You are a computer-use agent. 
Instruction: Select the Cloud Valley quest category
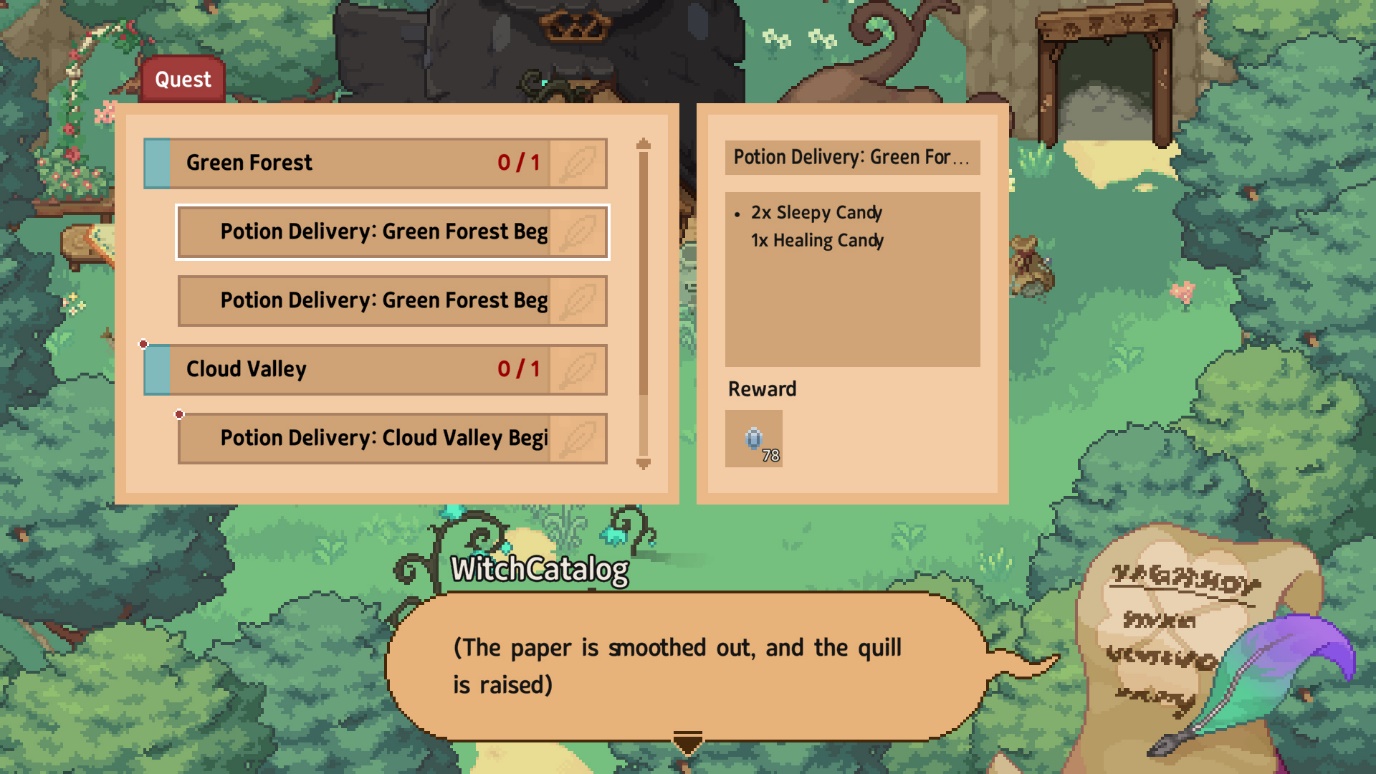pyautogui.click(x=375, y=369)
